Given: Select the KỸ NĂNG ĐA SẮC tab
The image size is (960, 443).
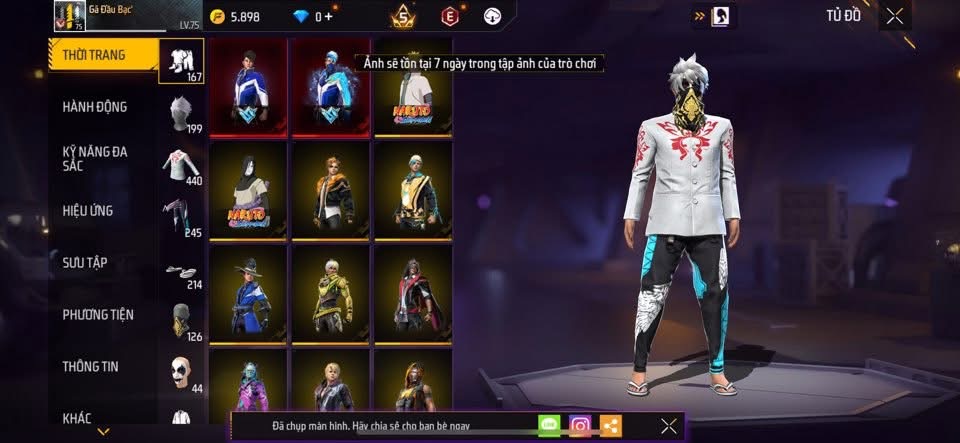Looking at the screenshot, I should pos(95,159).
